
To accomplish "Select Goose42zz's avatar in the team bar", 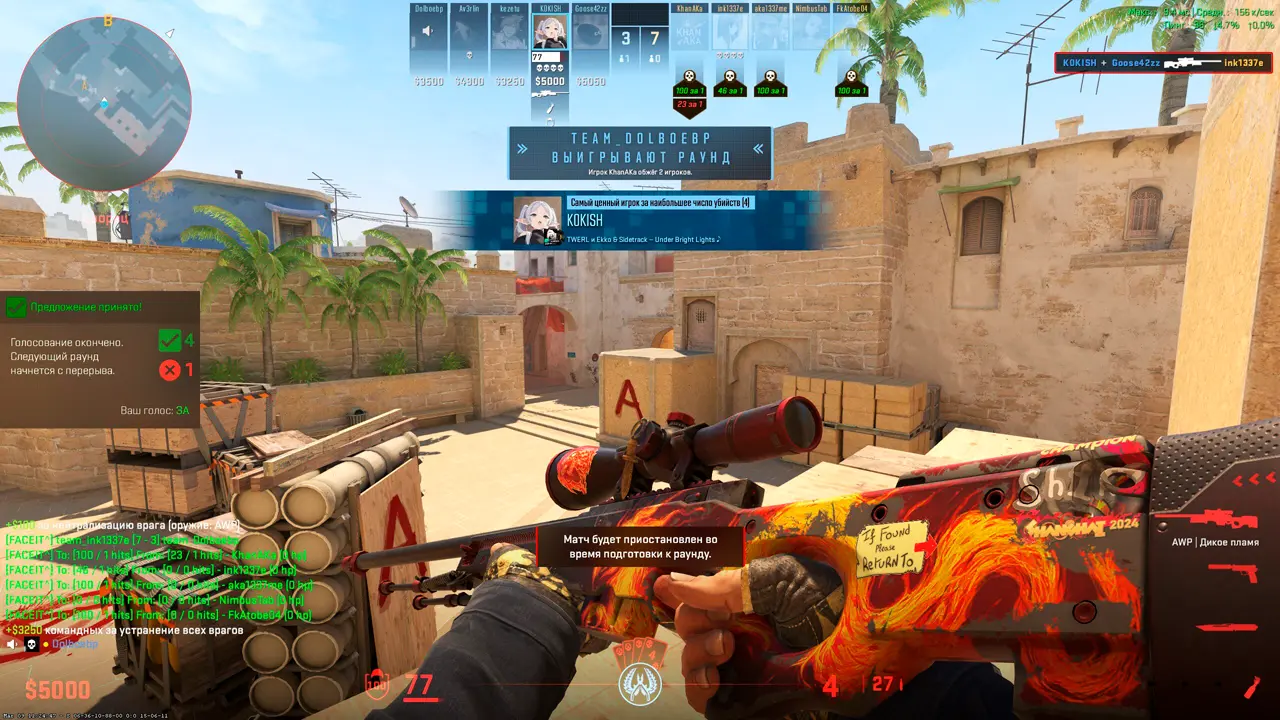I will point(590,33).
